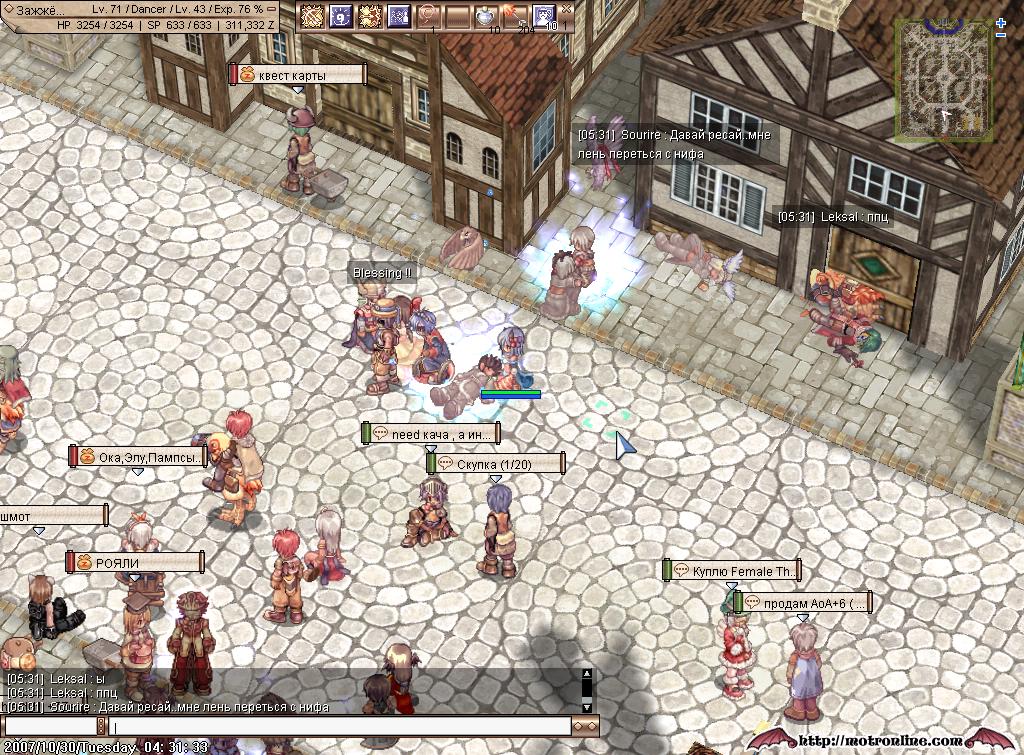
Task: Select the fire arrow hotbar slot
Action: [x=514, y=16]
